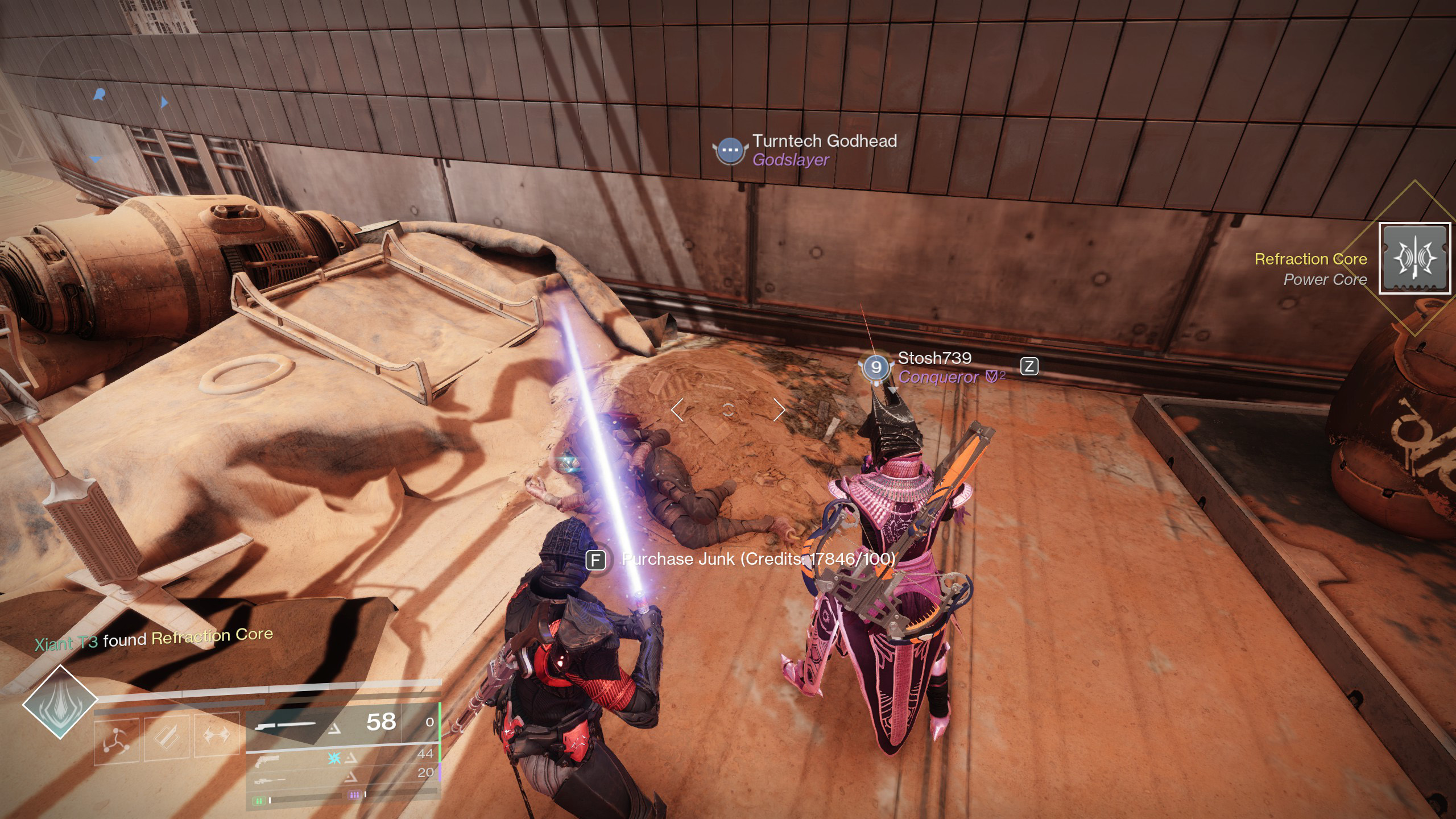Click the Purchase Junk interaction prompt

(745, 560)
